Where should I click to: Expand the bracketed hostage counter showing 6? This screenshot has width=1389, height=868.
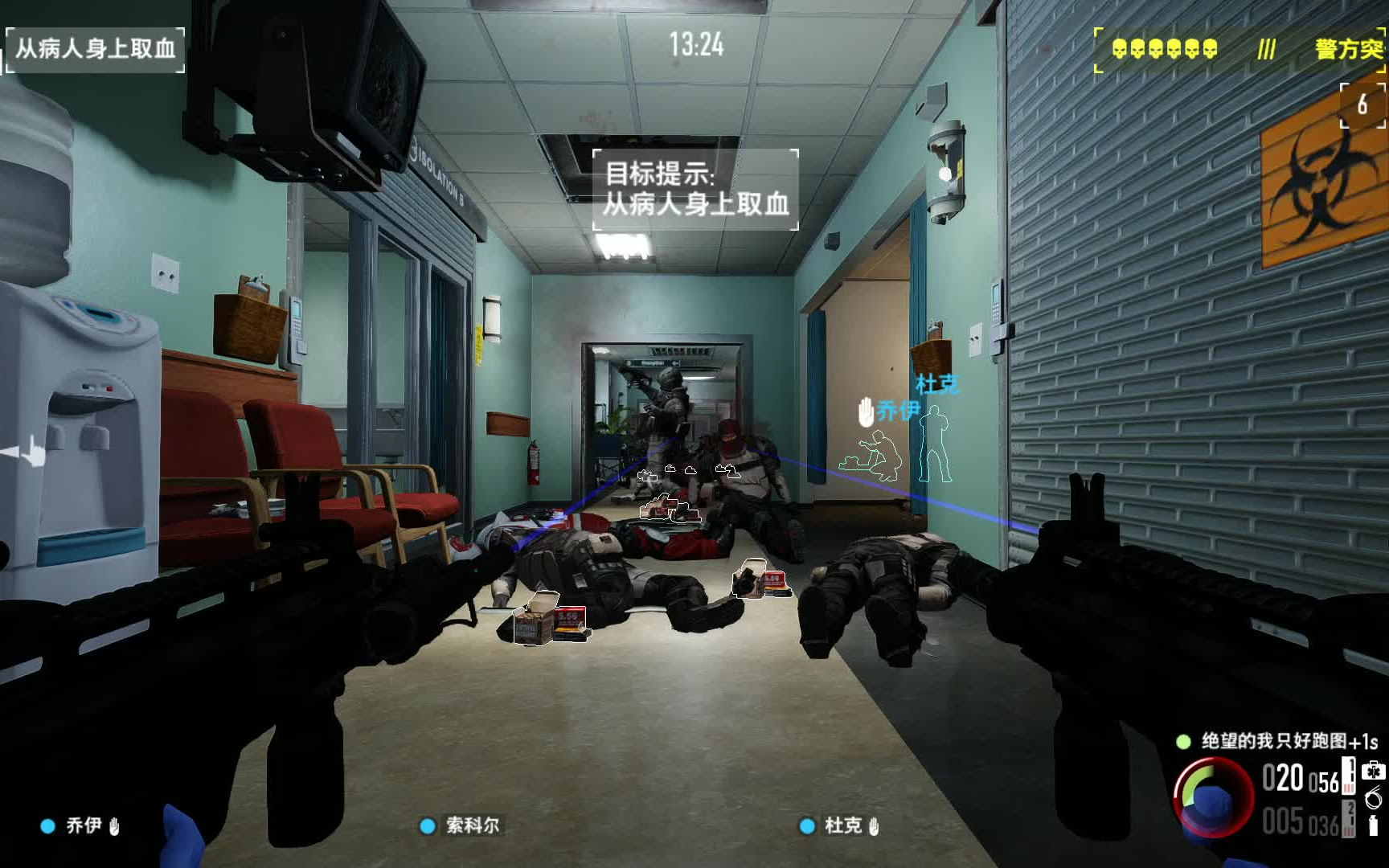click(1362, 104)
